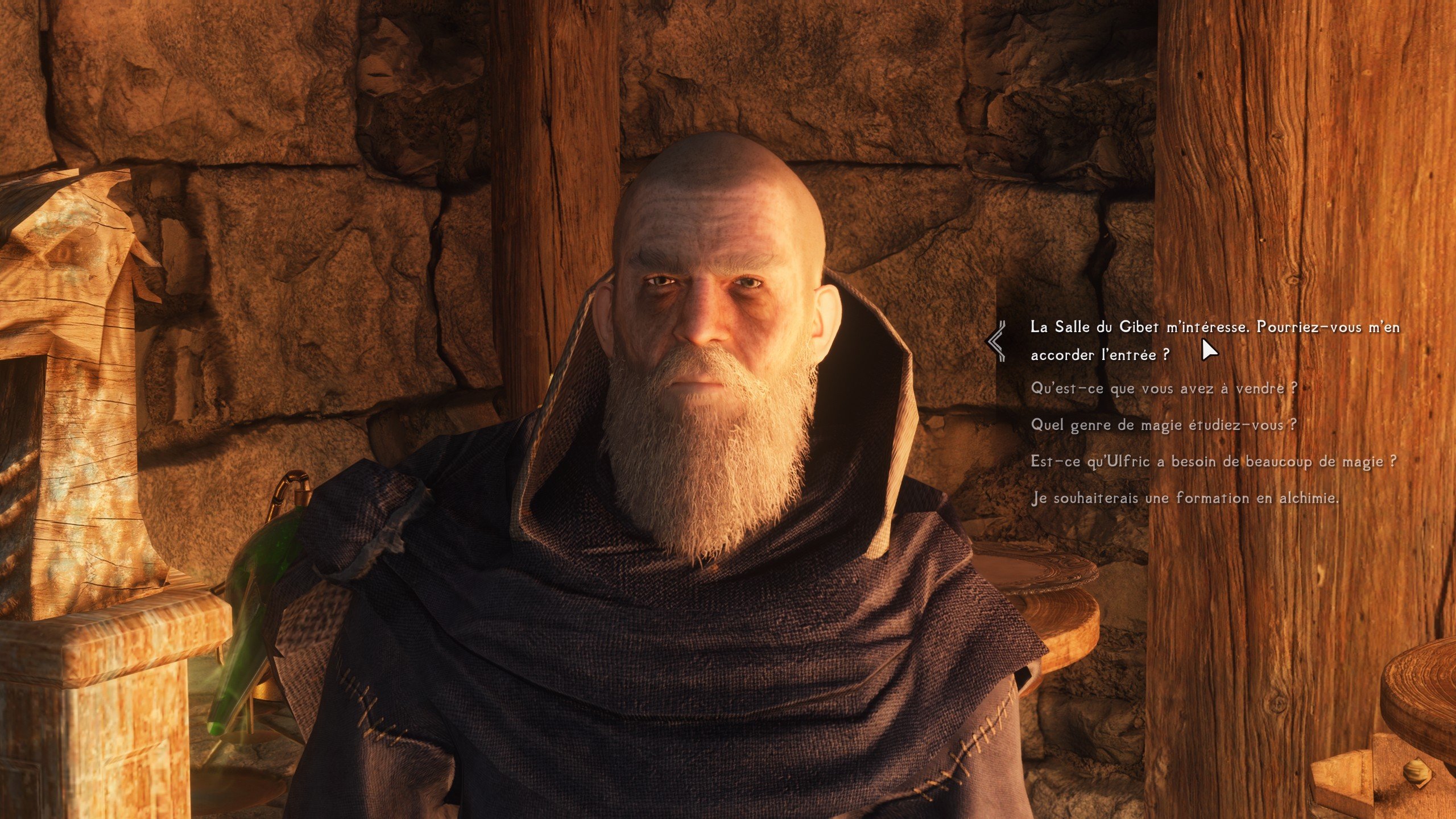1456x819 pixels.
Task: Choose "Qu'est-ce que vous avez à vendre ?"
Action: [x=1163, y=388]
